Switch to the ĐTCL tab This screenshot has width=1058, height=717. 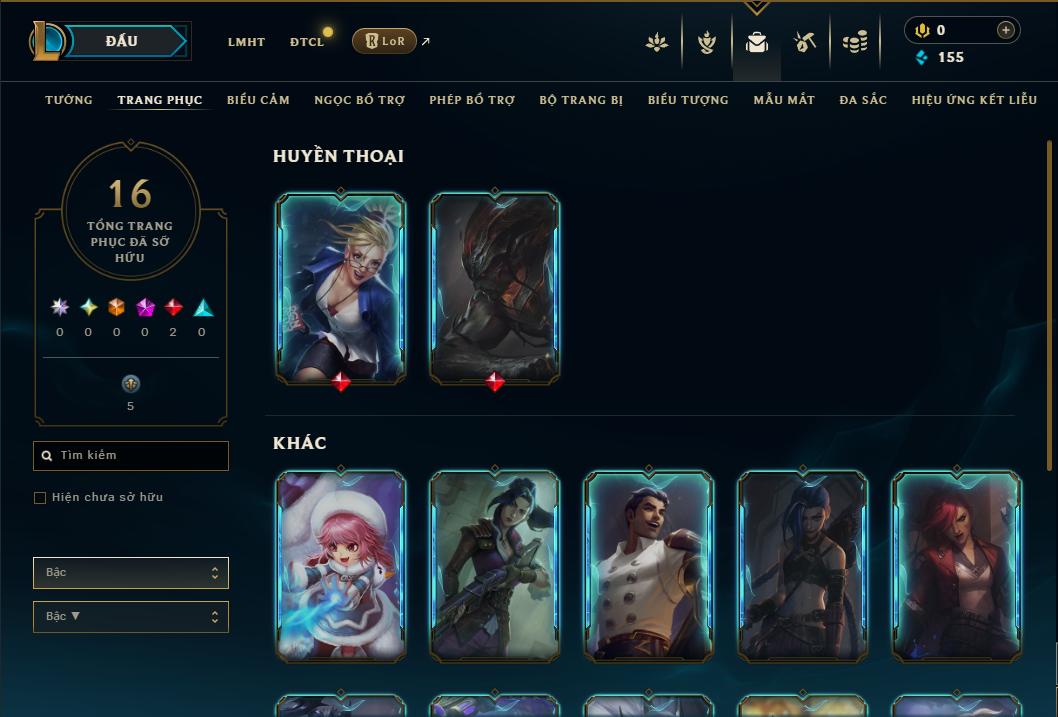pos(307,42)
